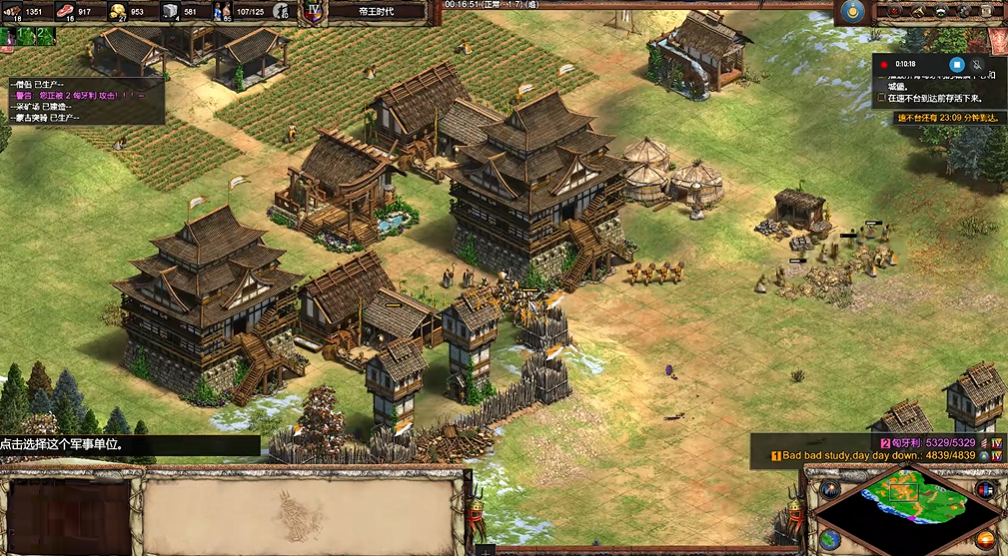This screenshot has width=1008, height=556.
Task: Activate the flare signal button beside the minimap
Action: (x=829, y=489)
